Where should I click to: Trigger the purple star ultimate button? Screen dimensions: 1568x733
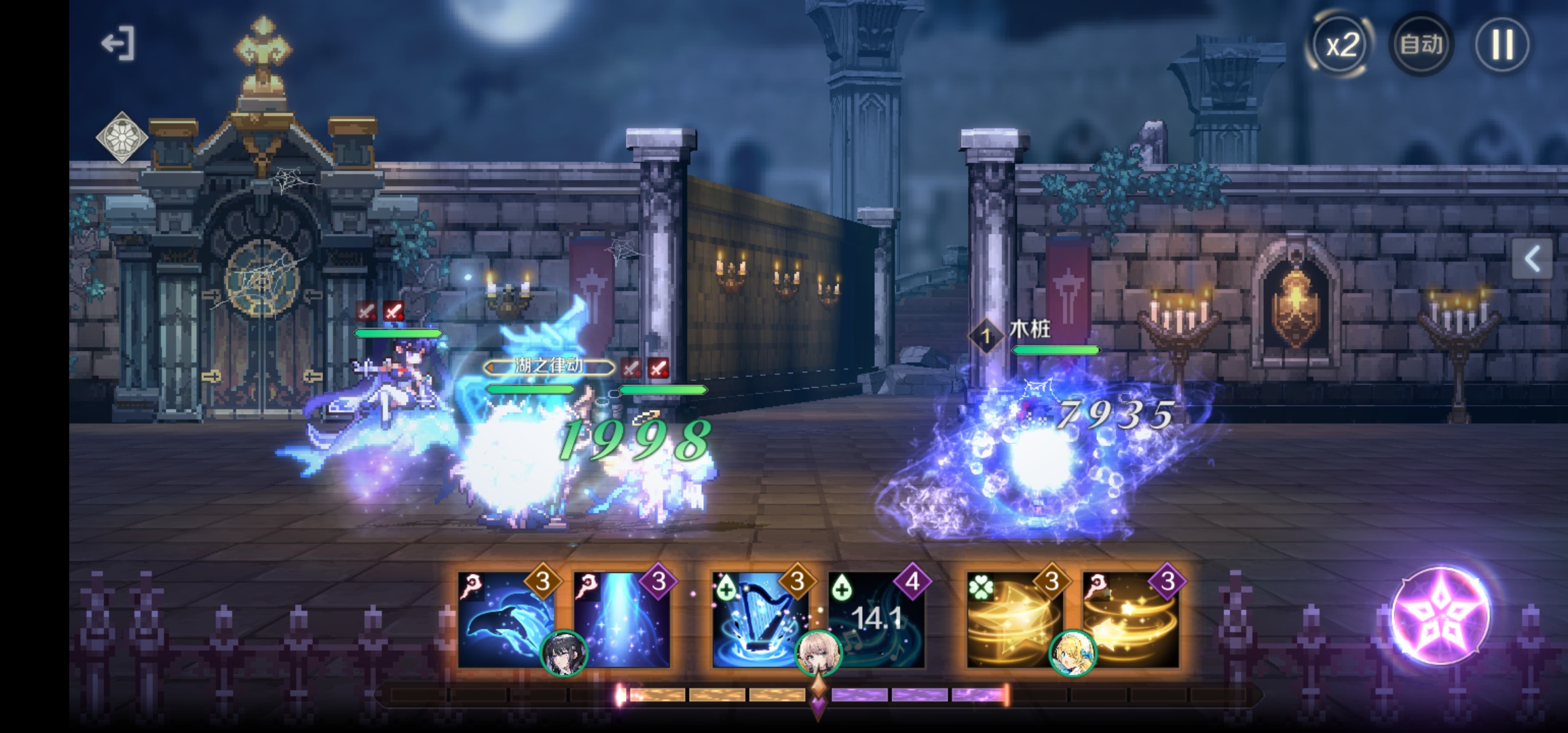click(1440, 615)
